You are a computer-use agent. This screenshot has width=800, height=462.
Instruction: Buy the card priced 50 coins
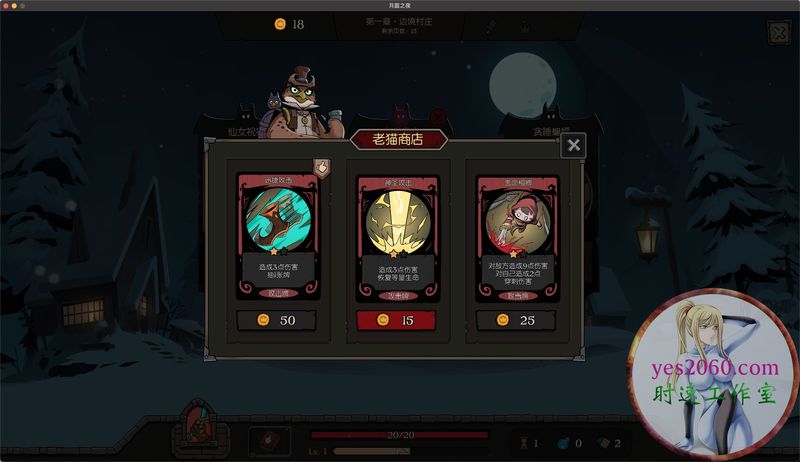(277, 320)
